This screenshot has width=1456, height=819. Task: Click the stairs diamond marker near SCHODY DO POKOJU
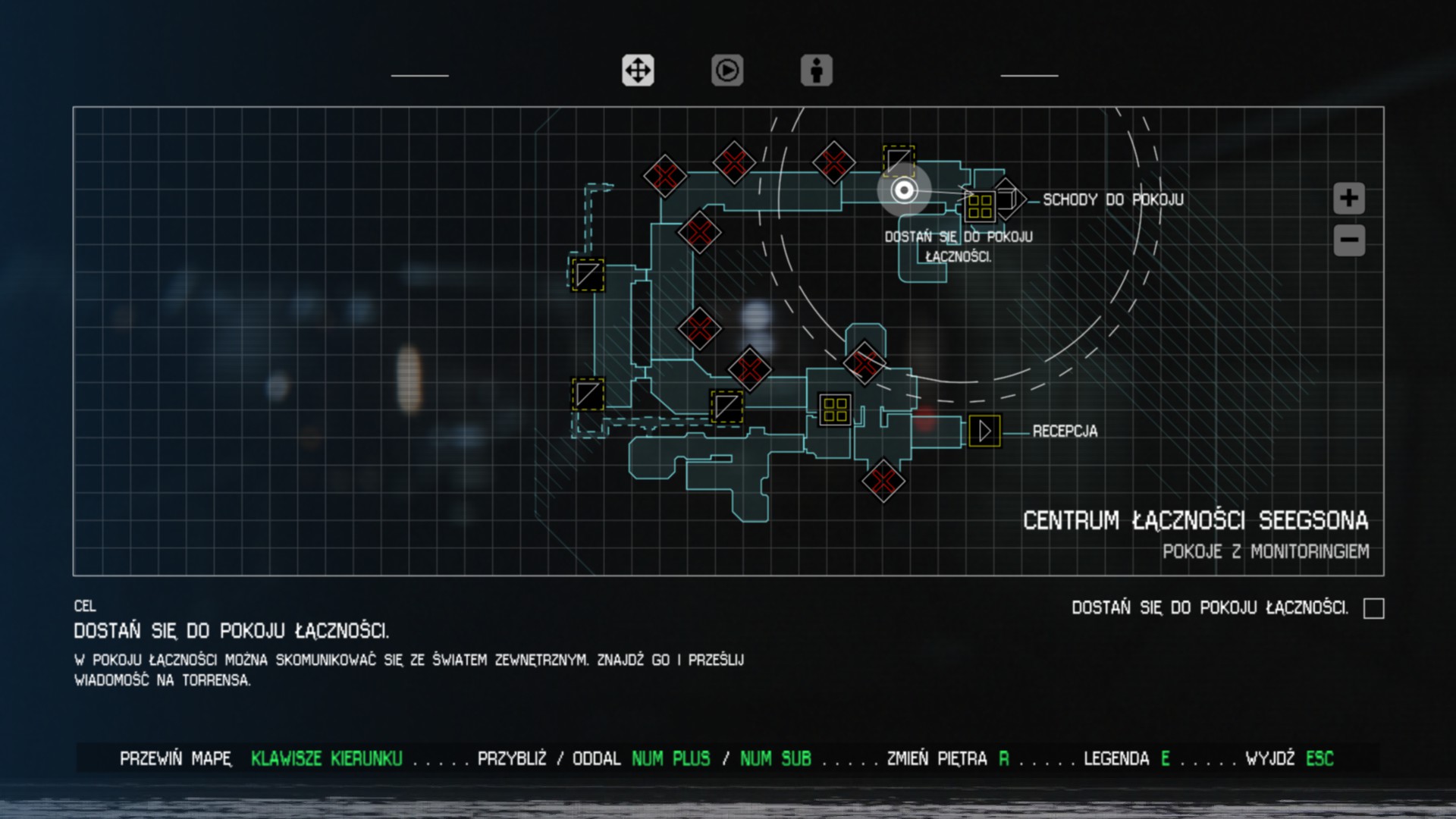tap(1009, 199)
